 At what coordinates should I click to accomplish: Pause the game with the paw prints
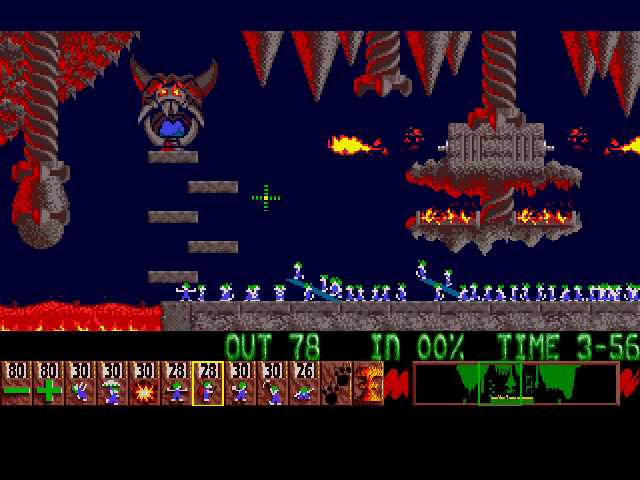[x=336, y=384]
